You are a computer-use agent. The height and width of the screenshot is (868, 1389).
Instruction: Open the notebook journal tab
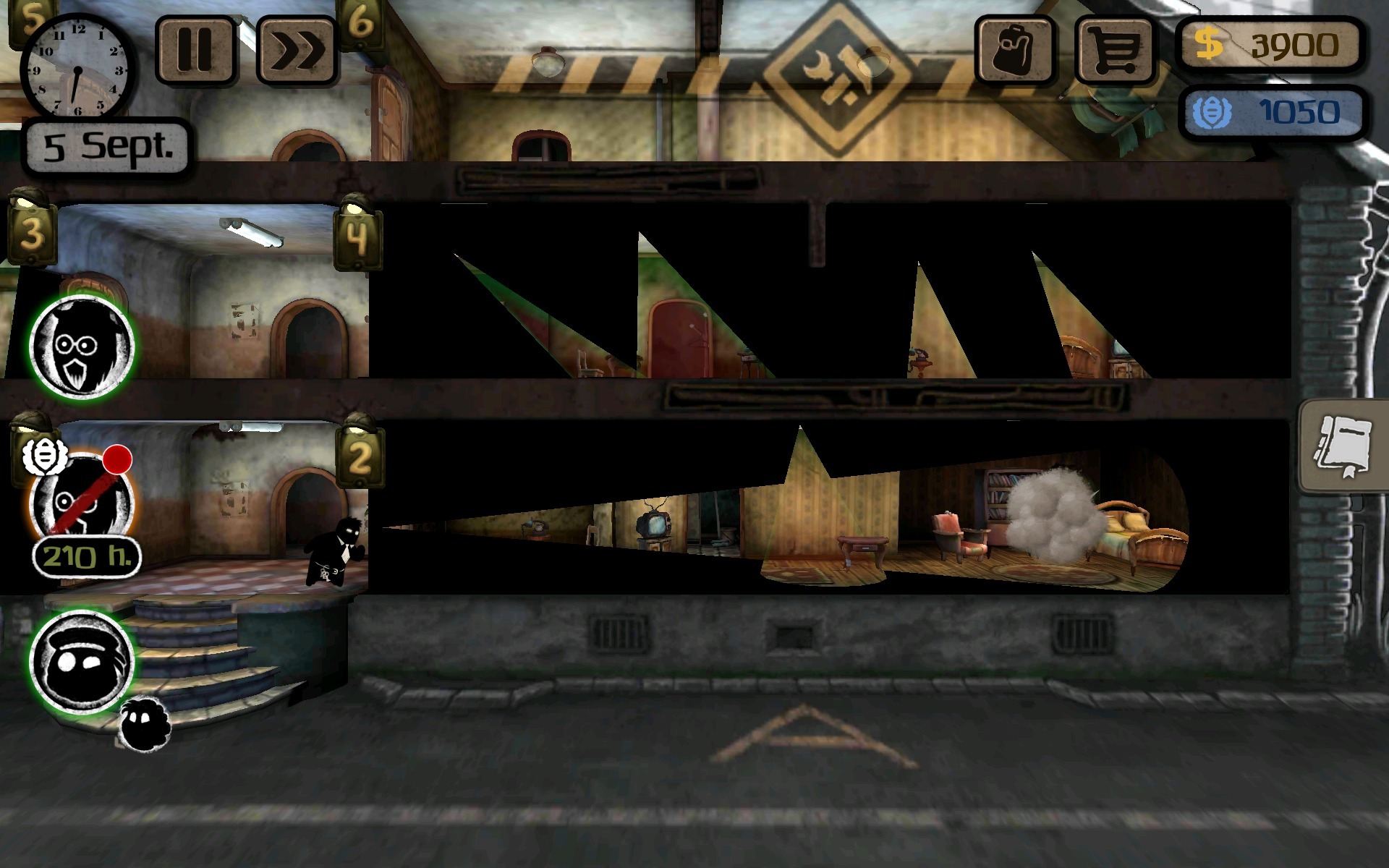pos(1343,446)
